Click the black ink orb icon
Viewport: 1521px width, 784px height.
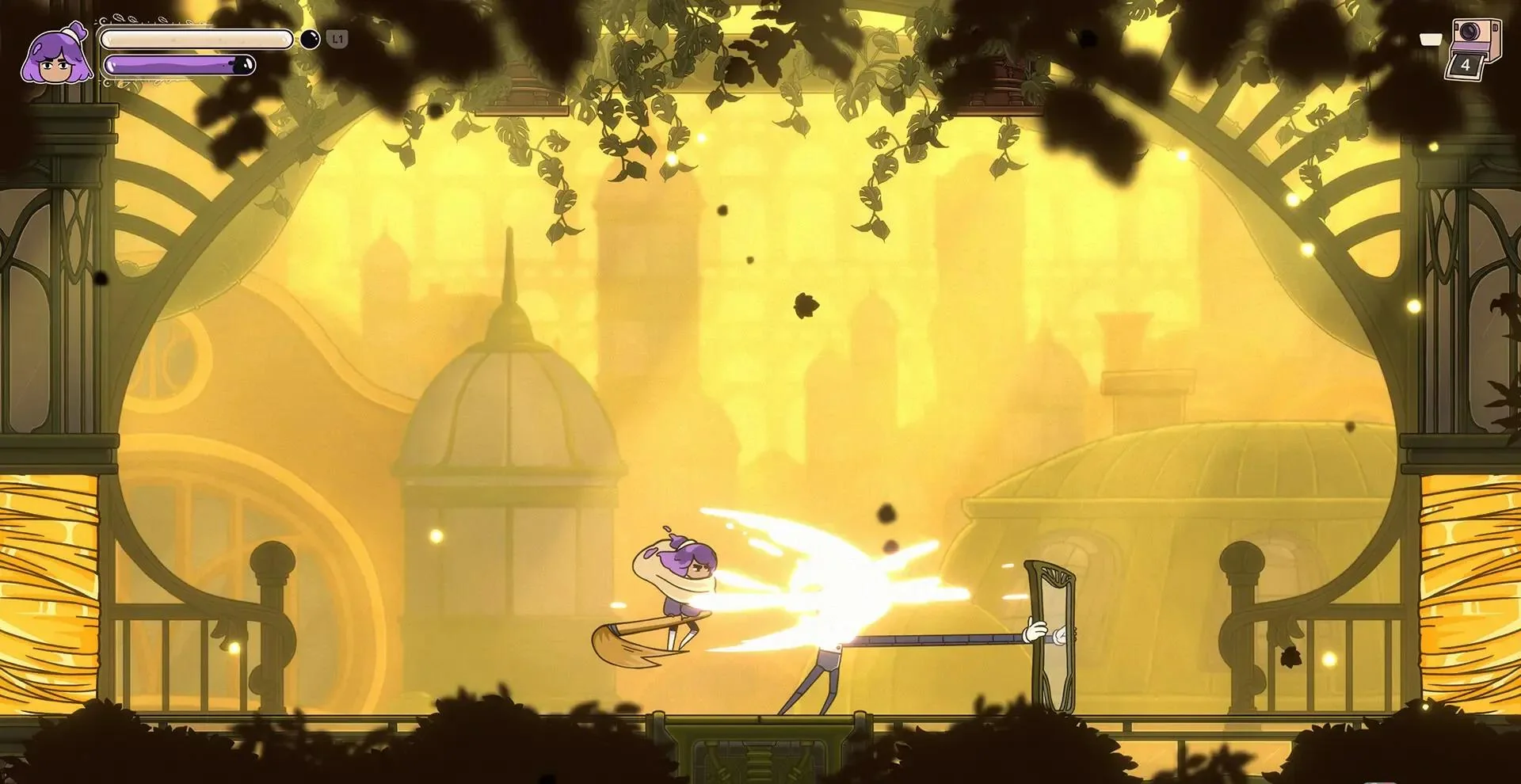coord(310,39)
